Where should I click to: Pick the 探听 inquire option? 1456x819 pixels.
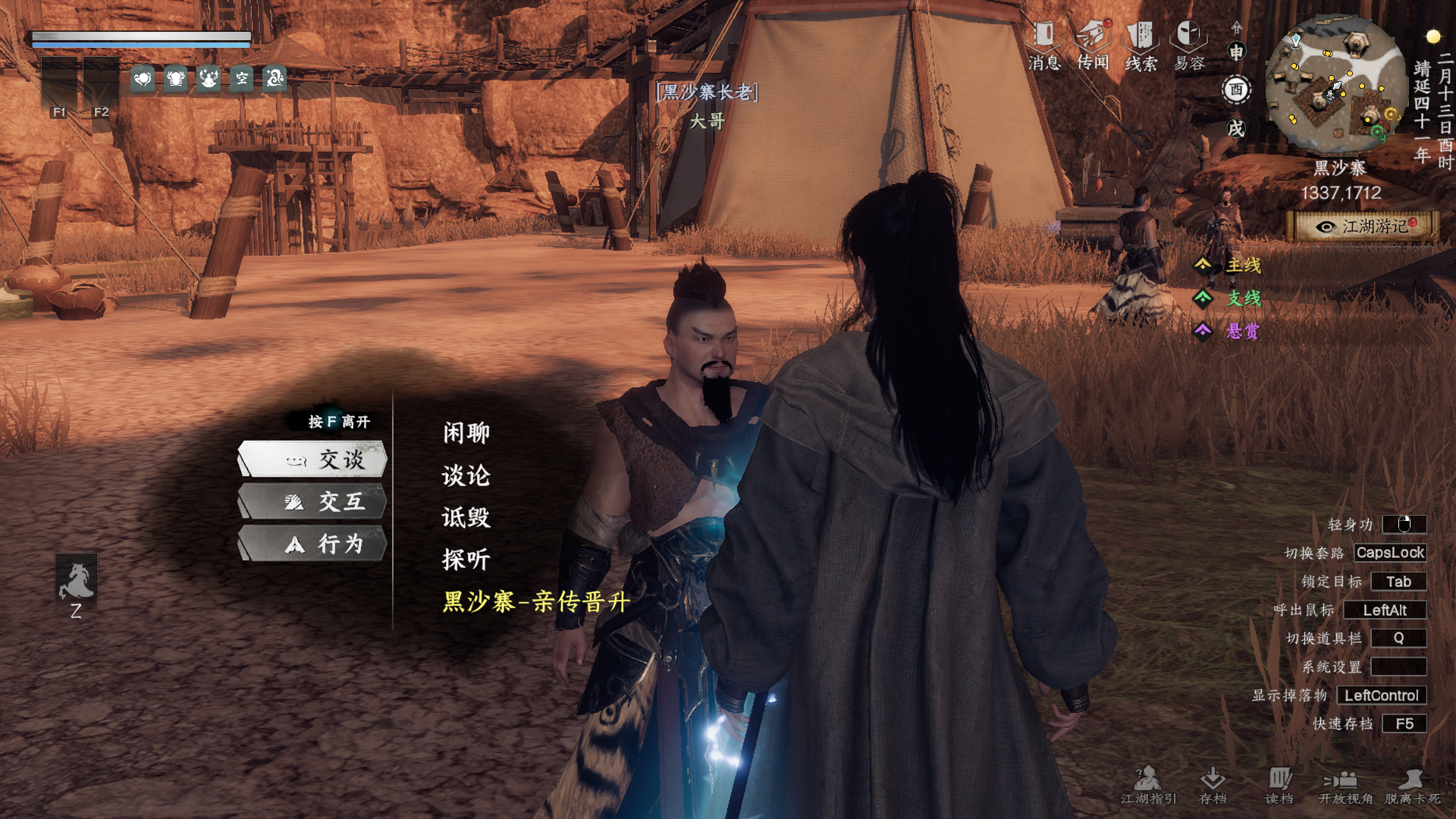point(466,560)
